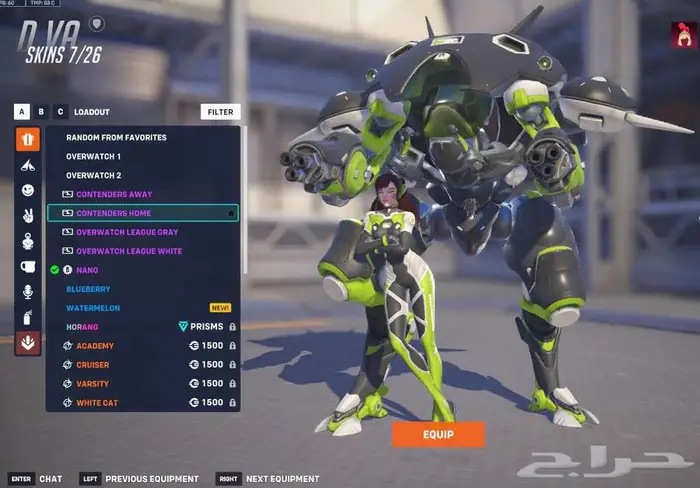This screenshot has height=488, width=700.
Task: Open the sprays category spray can icon
Action: [x=28, y=318]
